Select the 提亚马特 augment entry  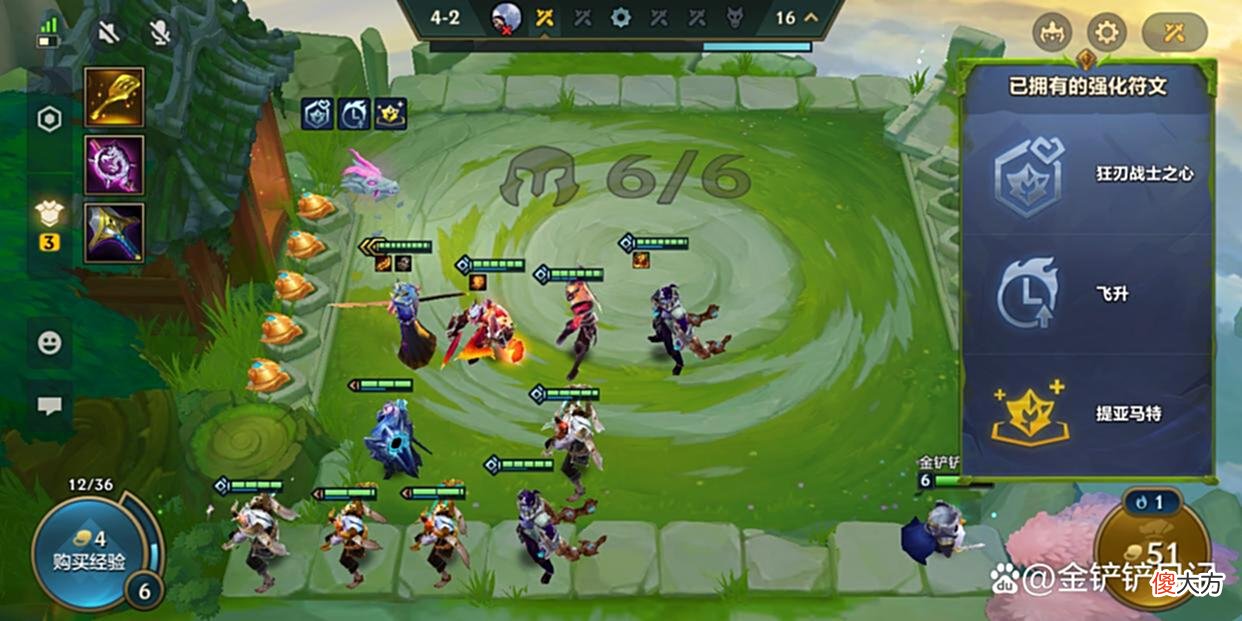click(1088, 413)
